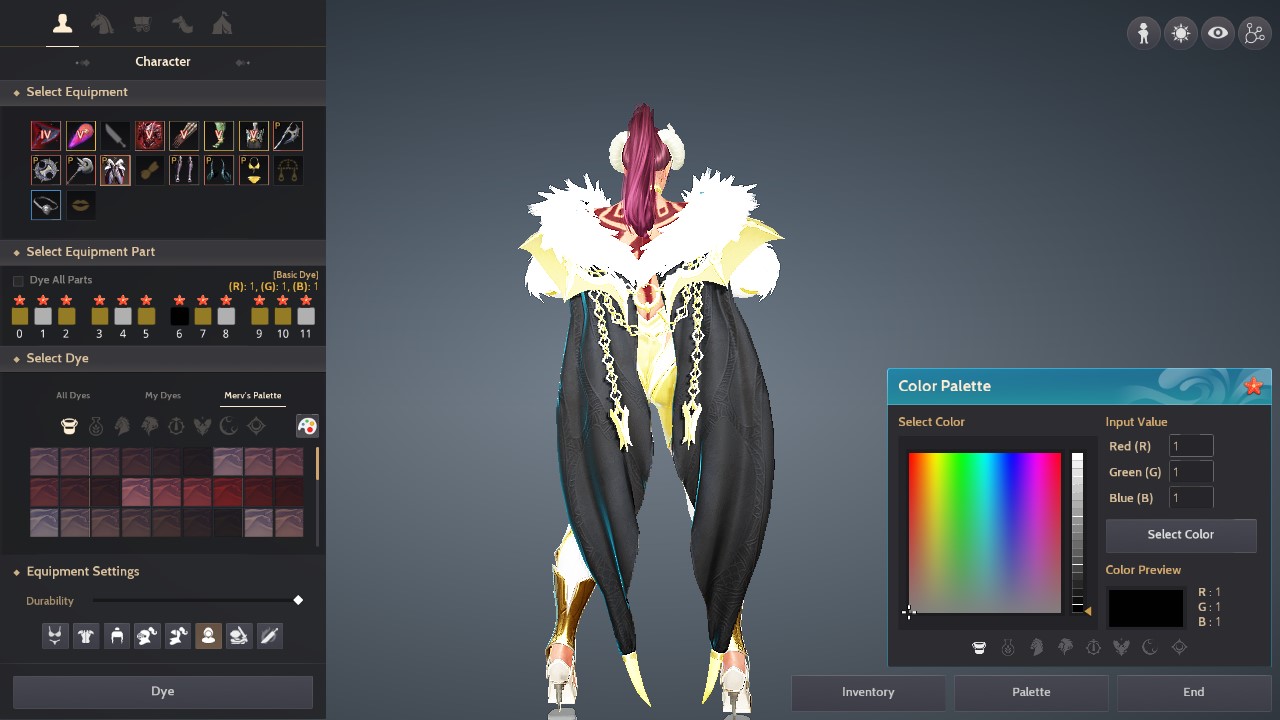
Task: Toggle the sun lighting icon top right
Action: click(1180, 33)
